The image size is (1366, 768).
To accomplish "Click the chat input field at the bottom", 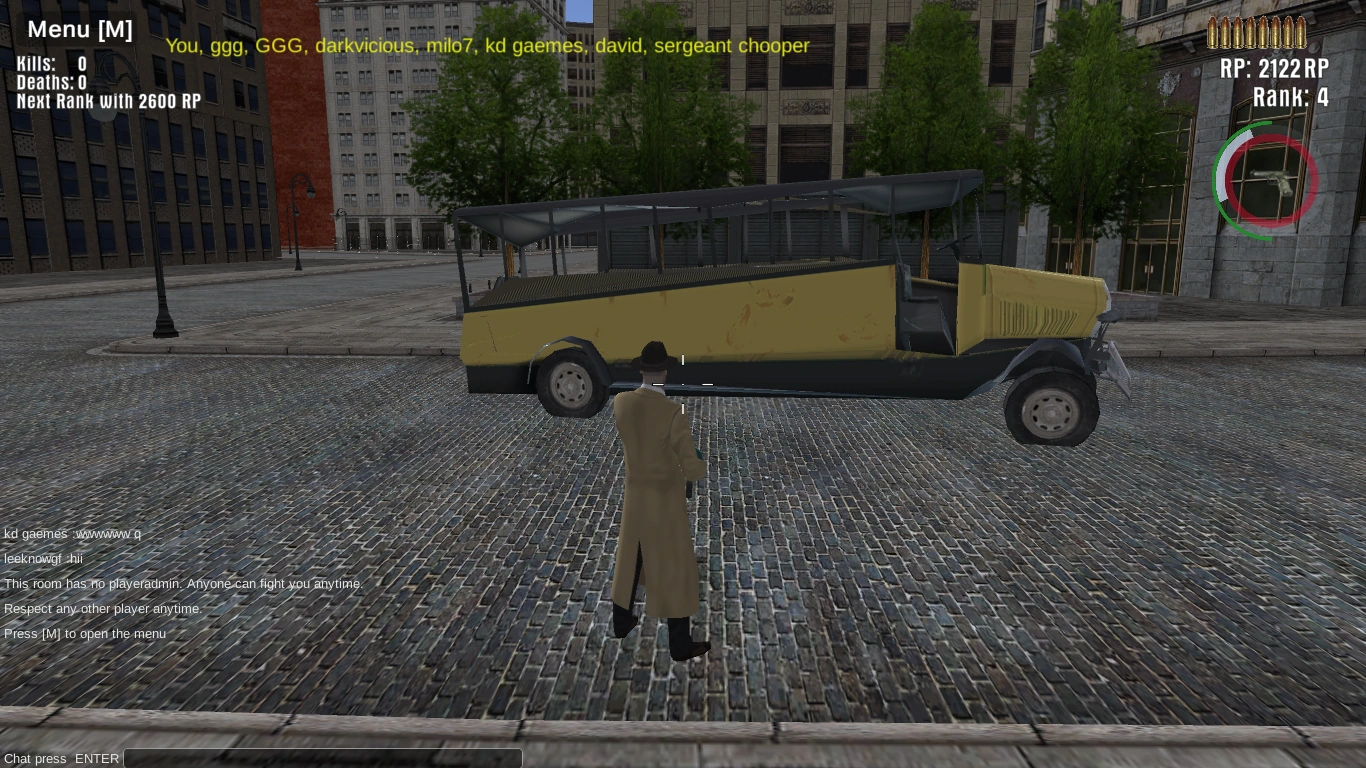I will (x=322, y=758).
